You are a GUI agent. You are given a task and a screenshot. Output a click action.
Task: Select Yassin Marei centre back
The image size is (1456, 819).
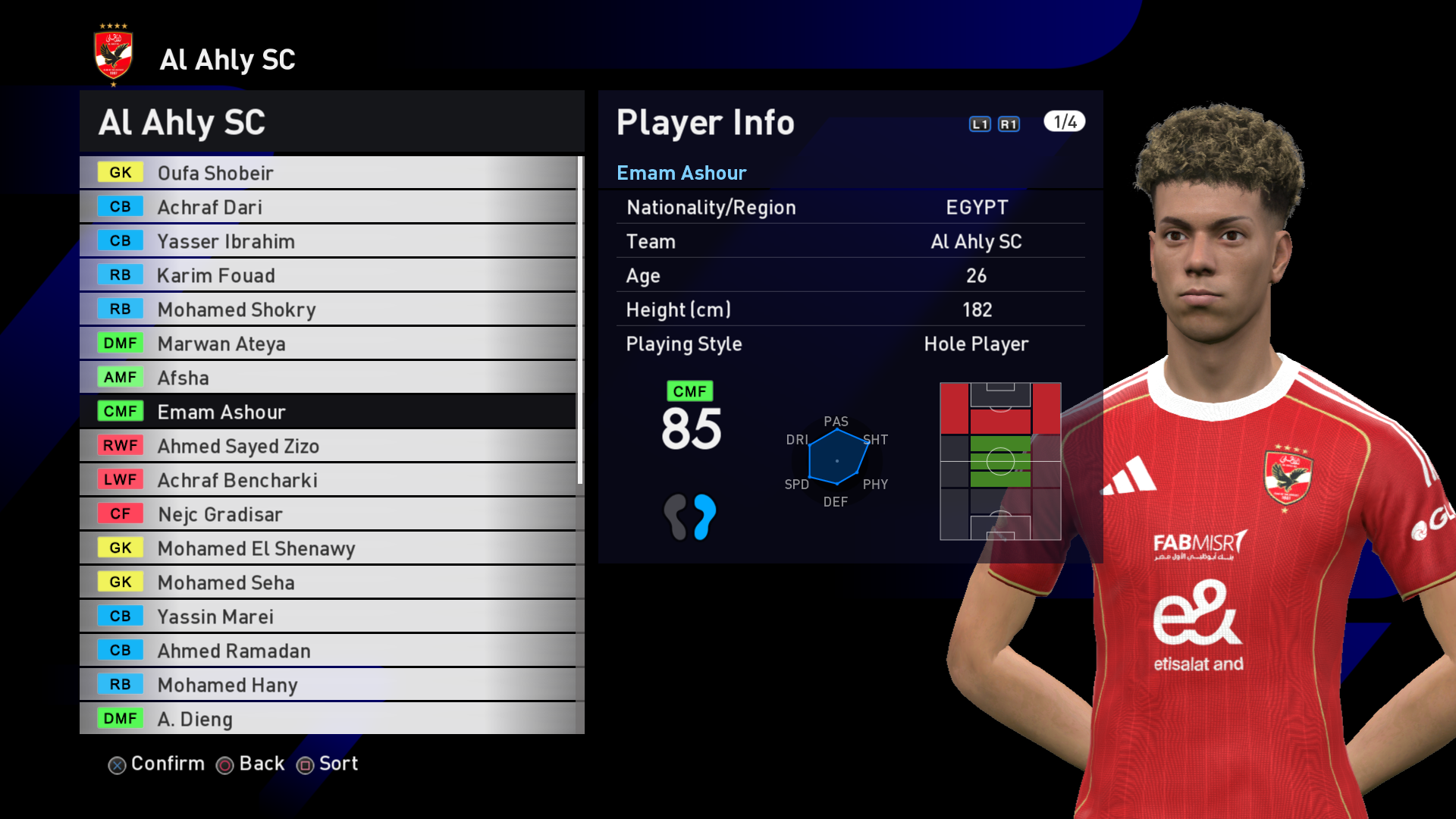click(x=328, y=617)
